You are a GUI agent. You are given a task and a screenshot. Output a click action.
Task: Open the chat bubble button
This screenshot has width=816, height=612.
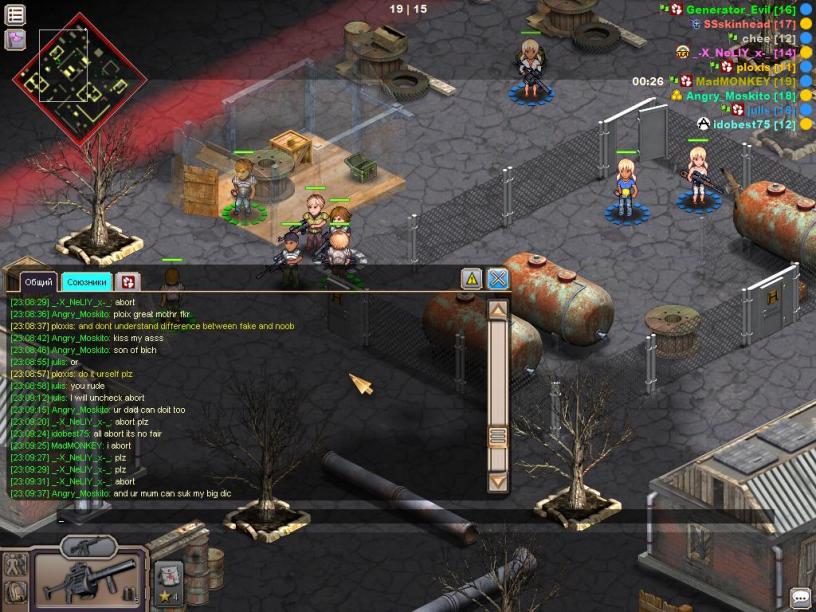click(x=801, y=598)
